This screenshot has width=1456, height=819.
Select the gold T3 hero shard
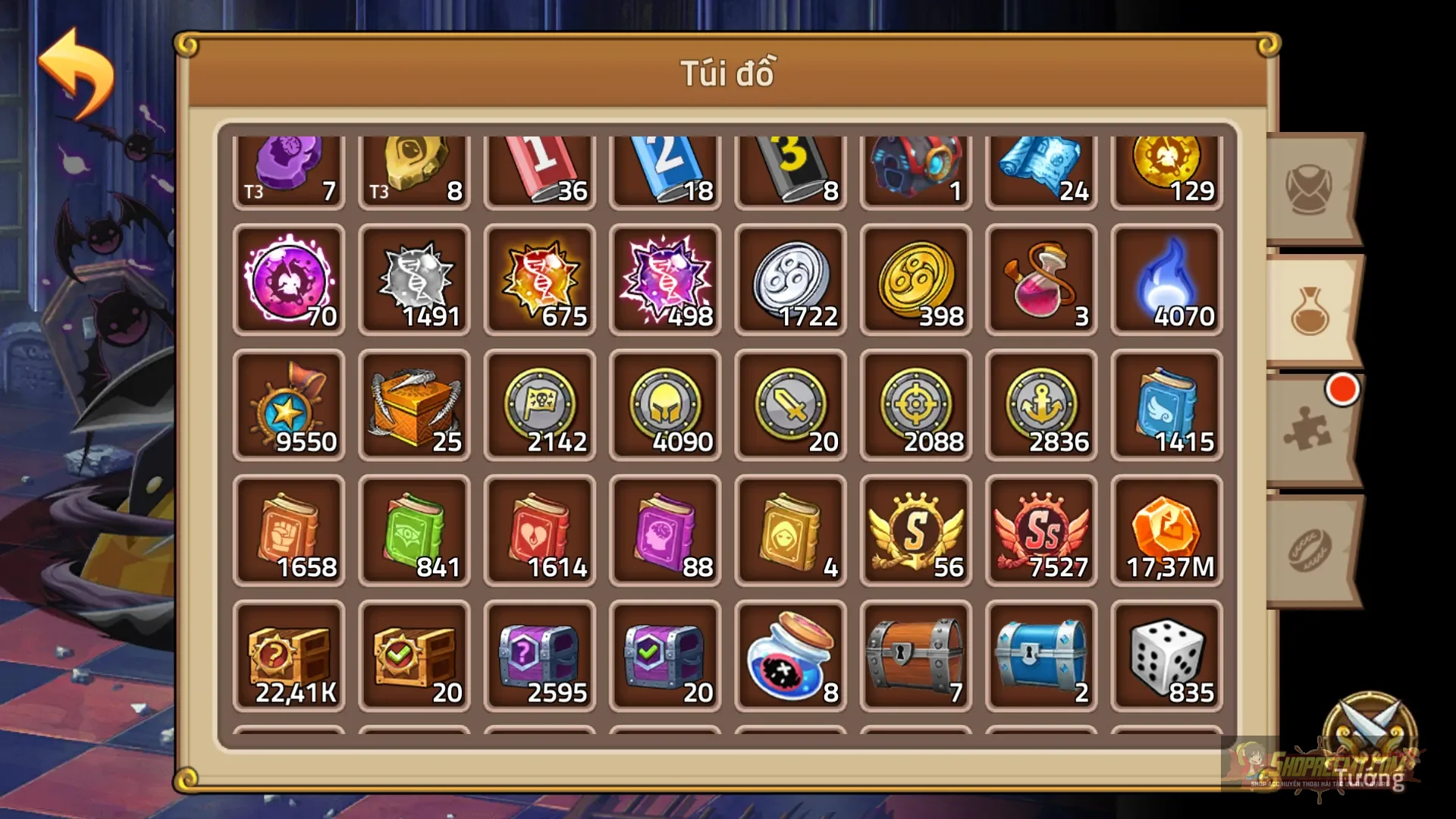click(x=413, y=168)
